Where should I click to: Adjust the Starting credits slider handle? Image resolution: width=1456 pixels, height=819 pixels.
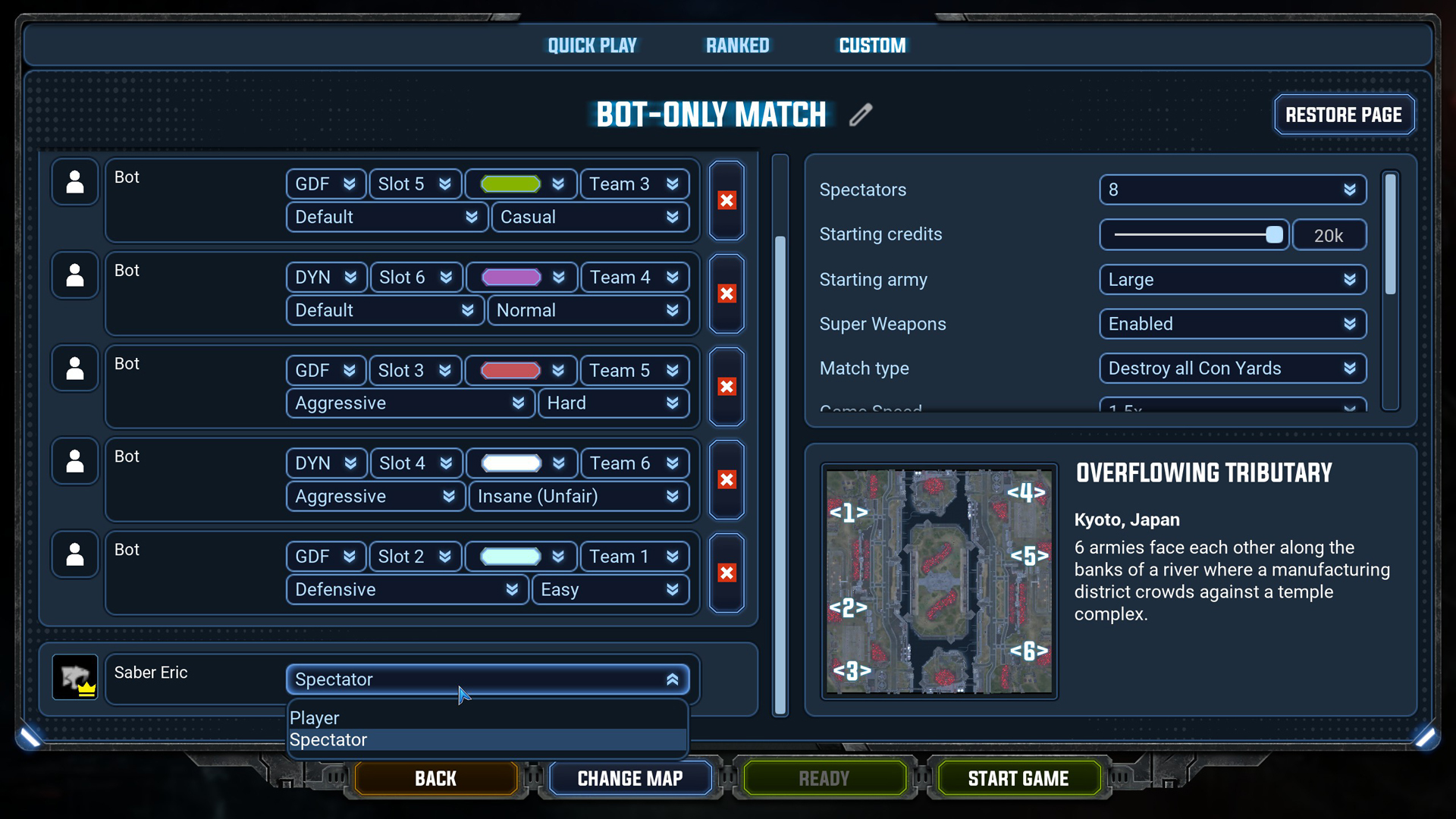[x=1274, y=235]
